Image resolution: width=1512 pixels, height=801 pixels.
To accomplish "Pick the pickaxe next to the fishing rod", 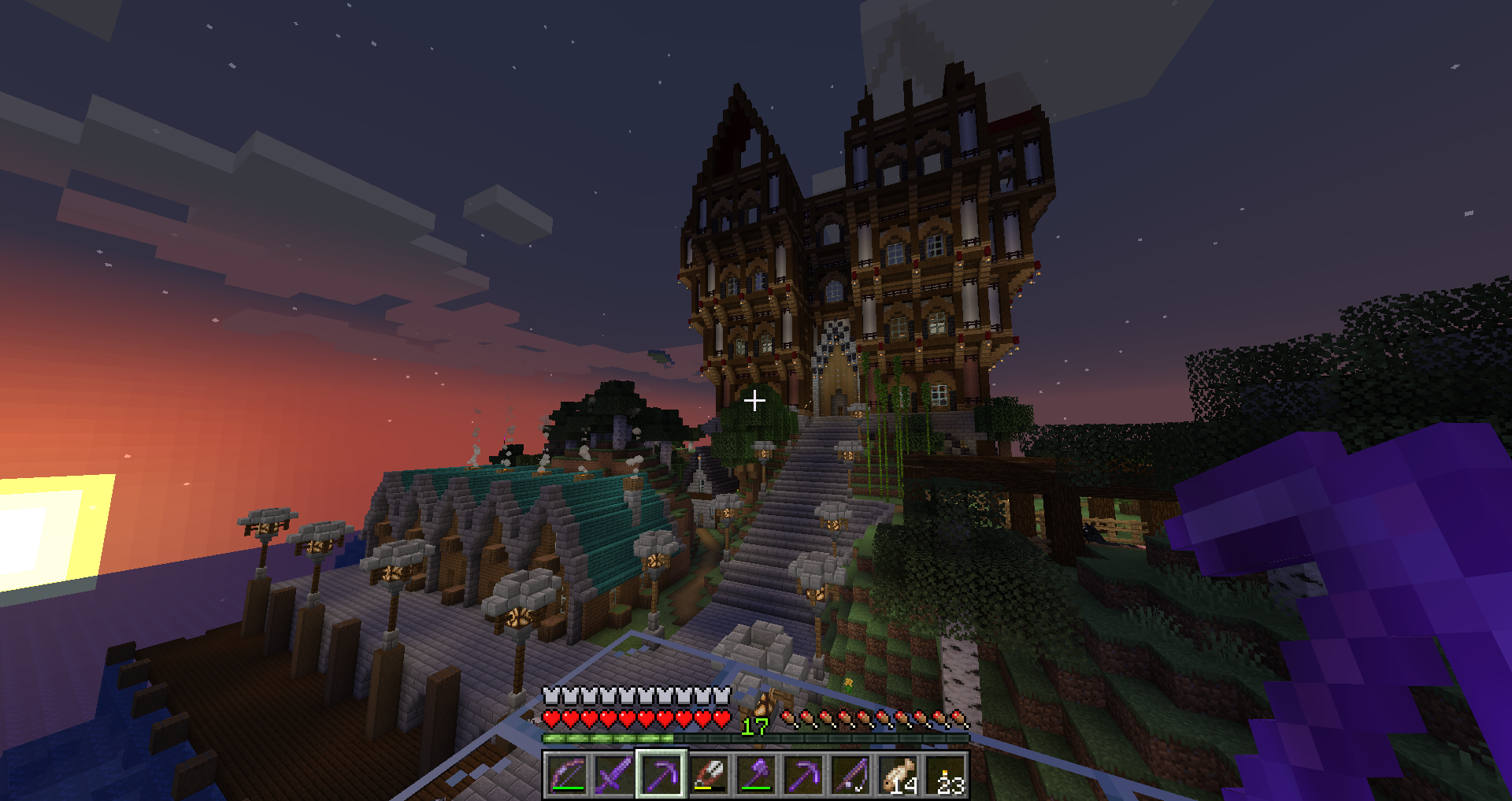I will (803, 775).
